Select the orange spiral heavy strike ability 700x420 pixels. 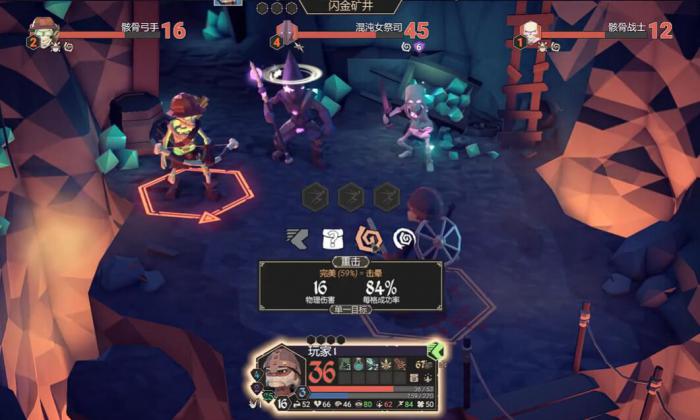(369, 240)
